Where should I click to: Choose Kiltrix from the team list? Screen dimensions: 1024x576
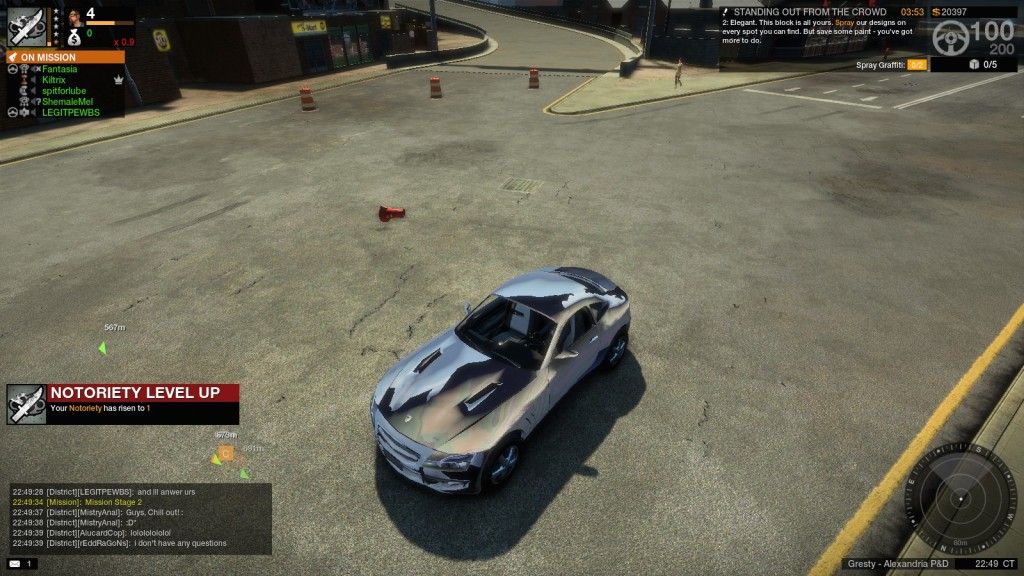54,80
